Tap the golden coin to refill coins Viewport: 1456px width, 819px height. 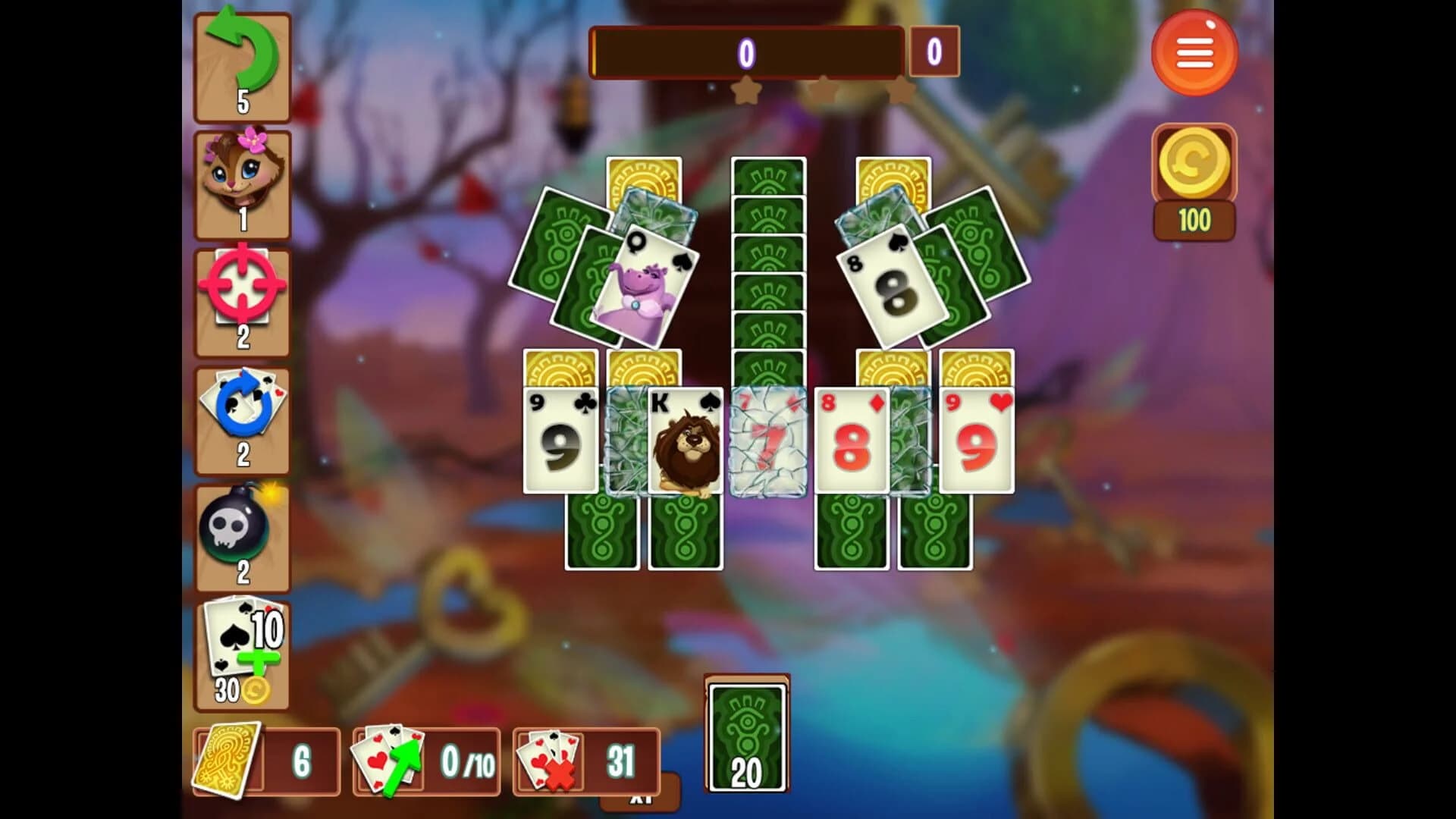(1193, 163)
